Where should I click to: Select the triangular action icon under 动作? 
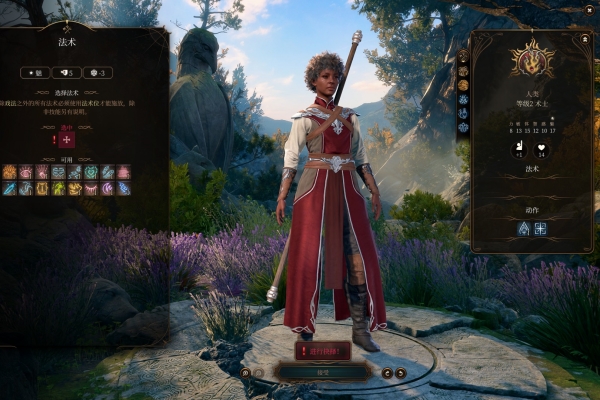point(522,228)
